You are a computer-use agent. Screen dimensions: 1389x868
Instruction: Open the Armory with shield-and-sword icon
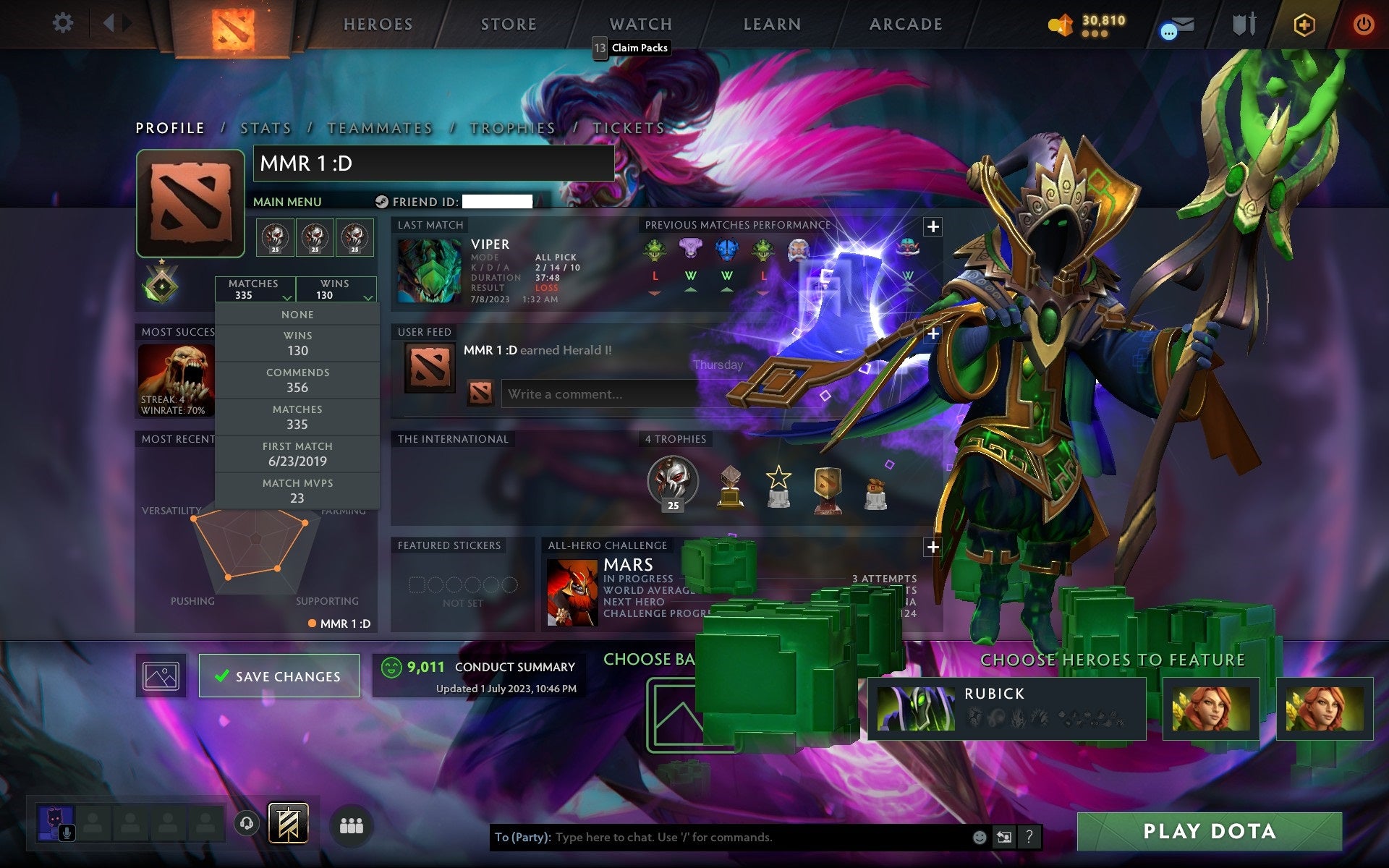pos(1241,24)
